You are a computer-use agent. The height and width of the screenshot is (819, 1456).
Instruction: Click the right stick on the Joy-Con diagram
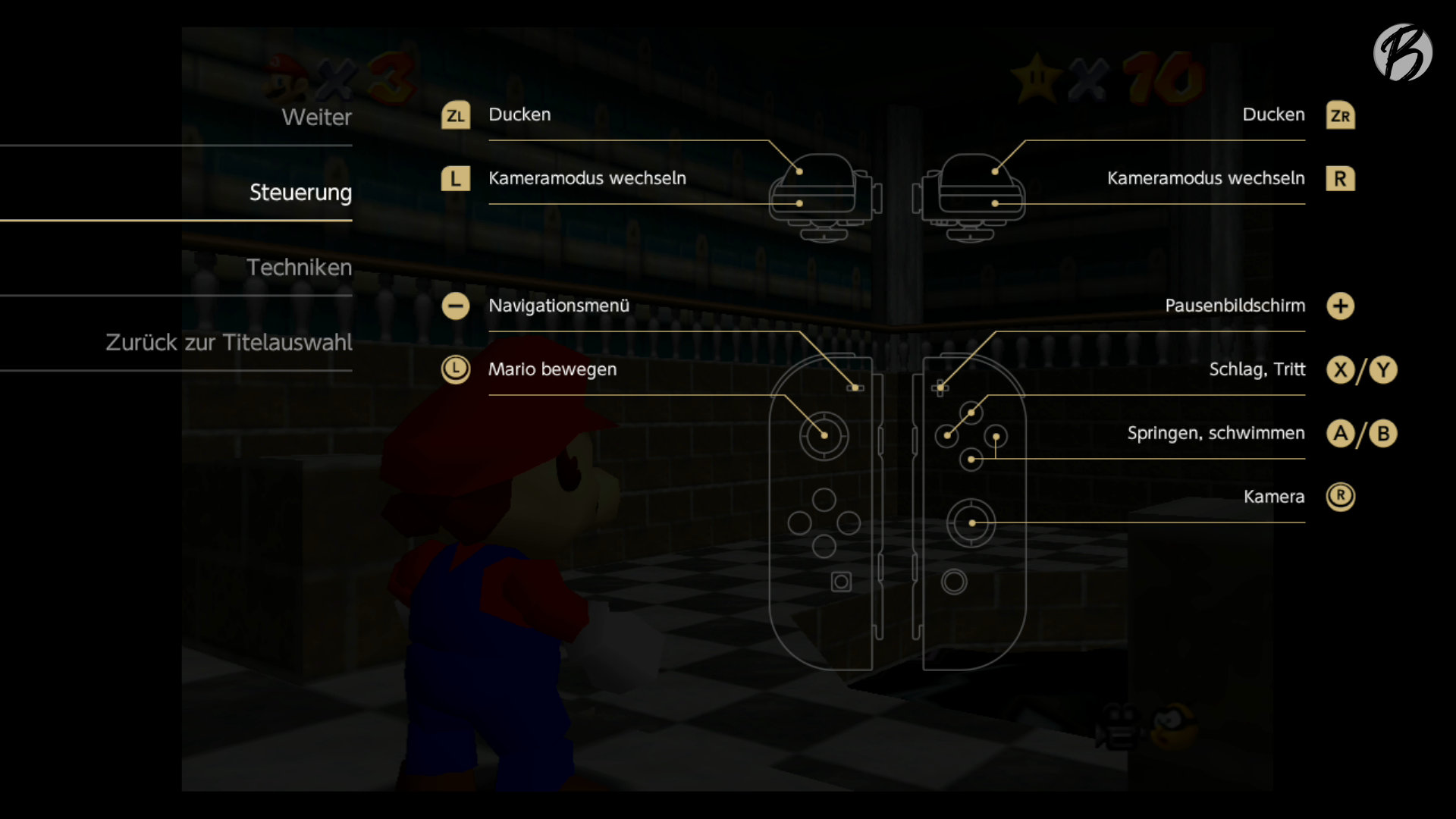pos(972,522)
